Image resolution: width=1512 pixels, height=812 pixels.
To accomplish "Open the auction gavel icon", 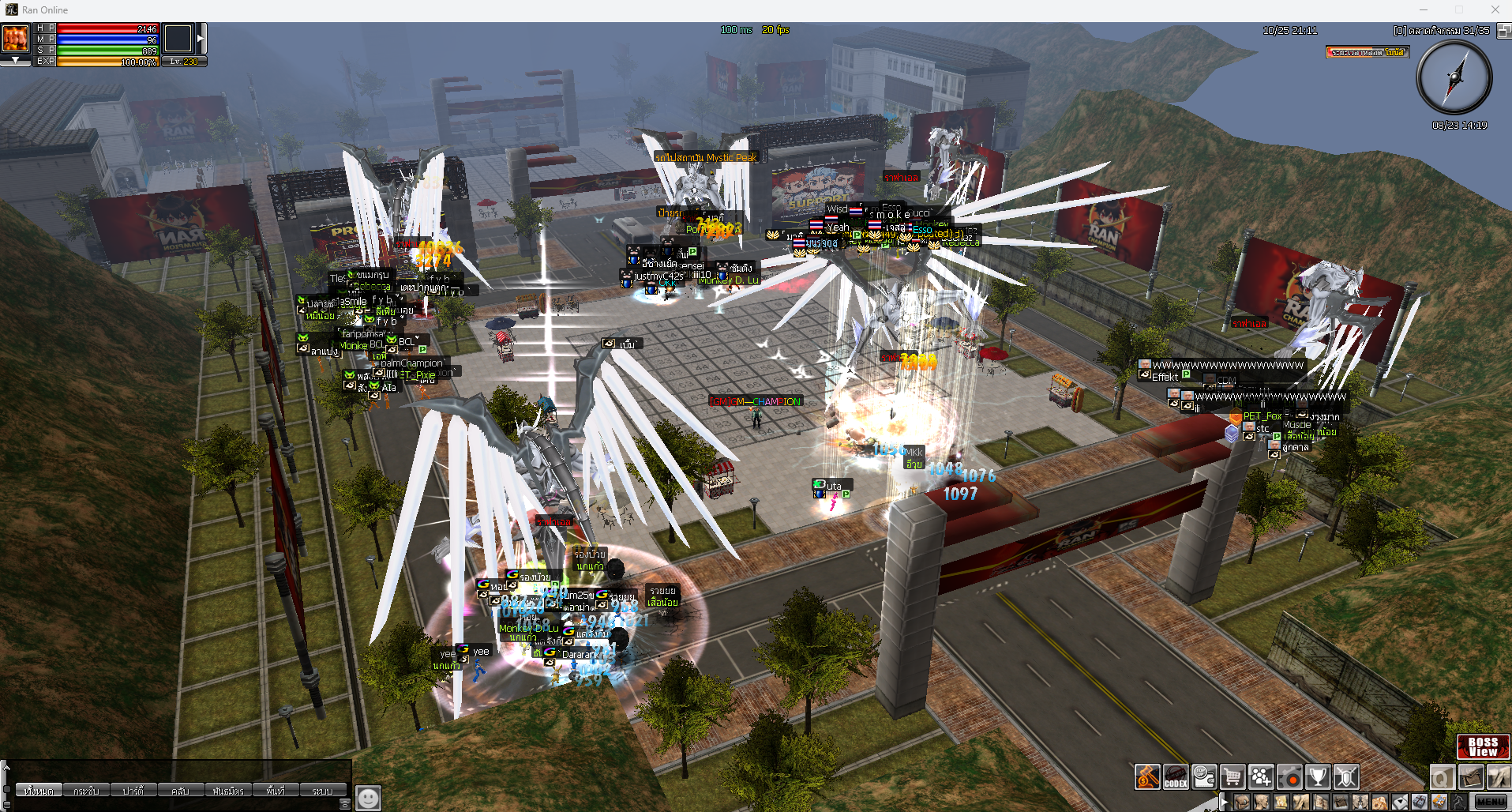I will [1147, 777].
